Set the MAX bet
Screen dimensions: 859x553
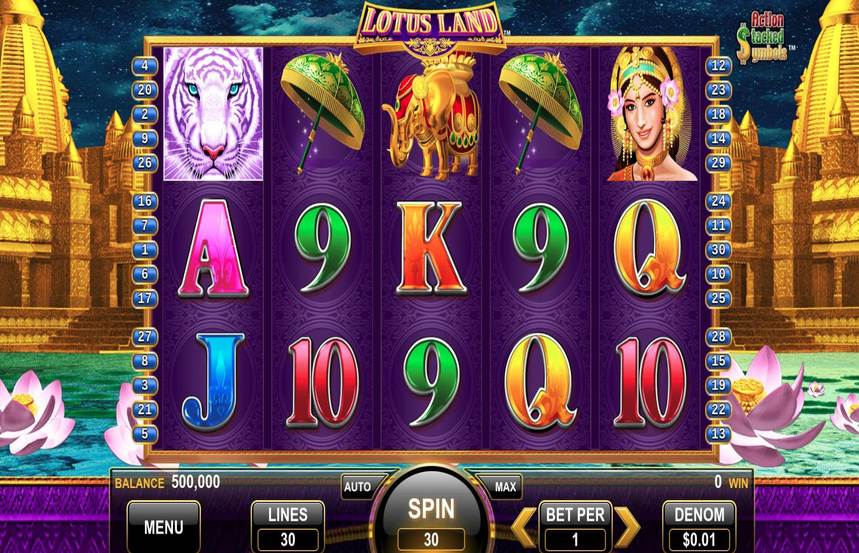click(x=506, y=487)
